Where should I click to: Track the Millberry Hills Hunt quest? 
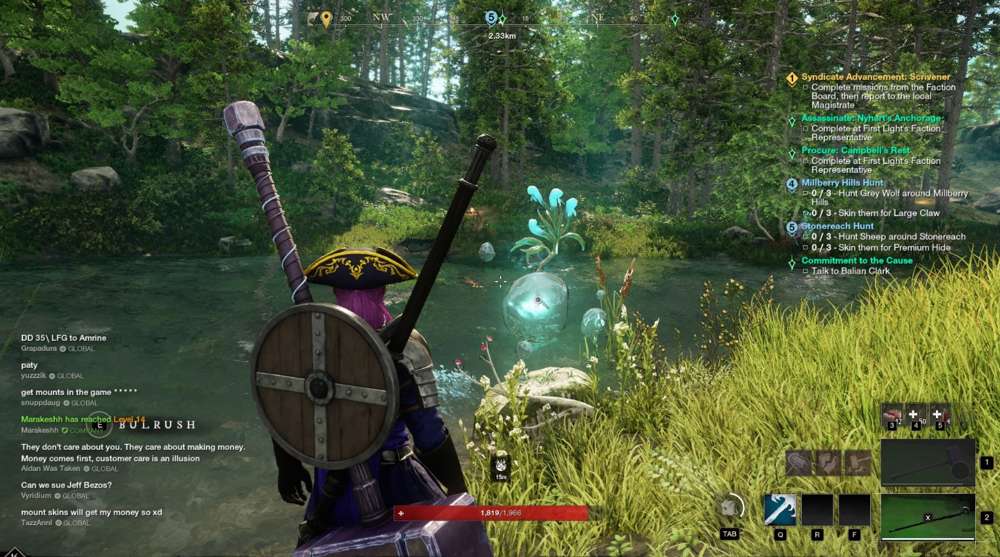[842, 183]
